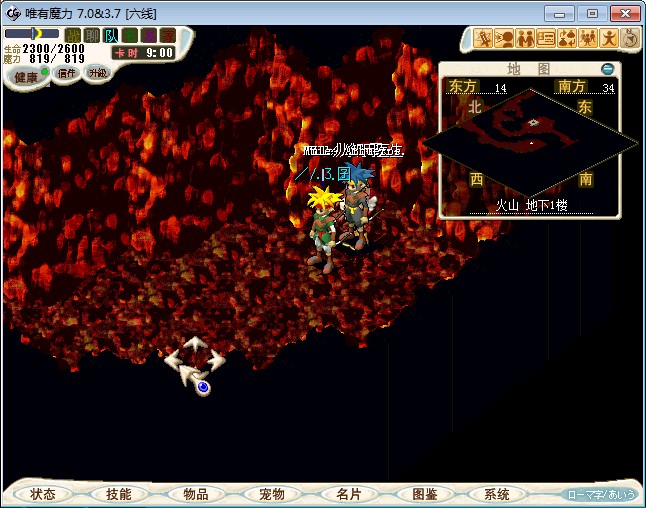The image size is (646, 508).
Task: Open the 图鉴 album menu
Action: tap(424, 494)
